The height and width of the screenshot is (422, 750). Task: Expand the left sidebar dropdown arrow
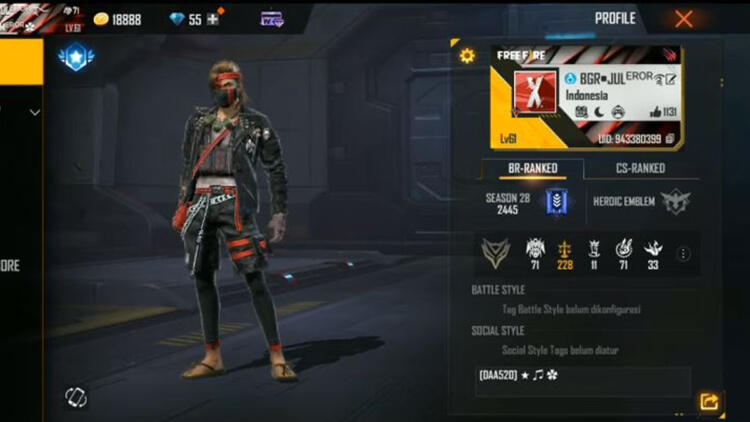pyautogui.click(x=35, y=113)
